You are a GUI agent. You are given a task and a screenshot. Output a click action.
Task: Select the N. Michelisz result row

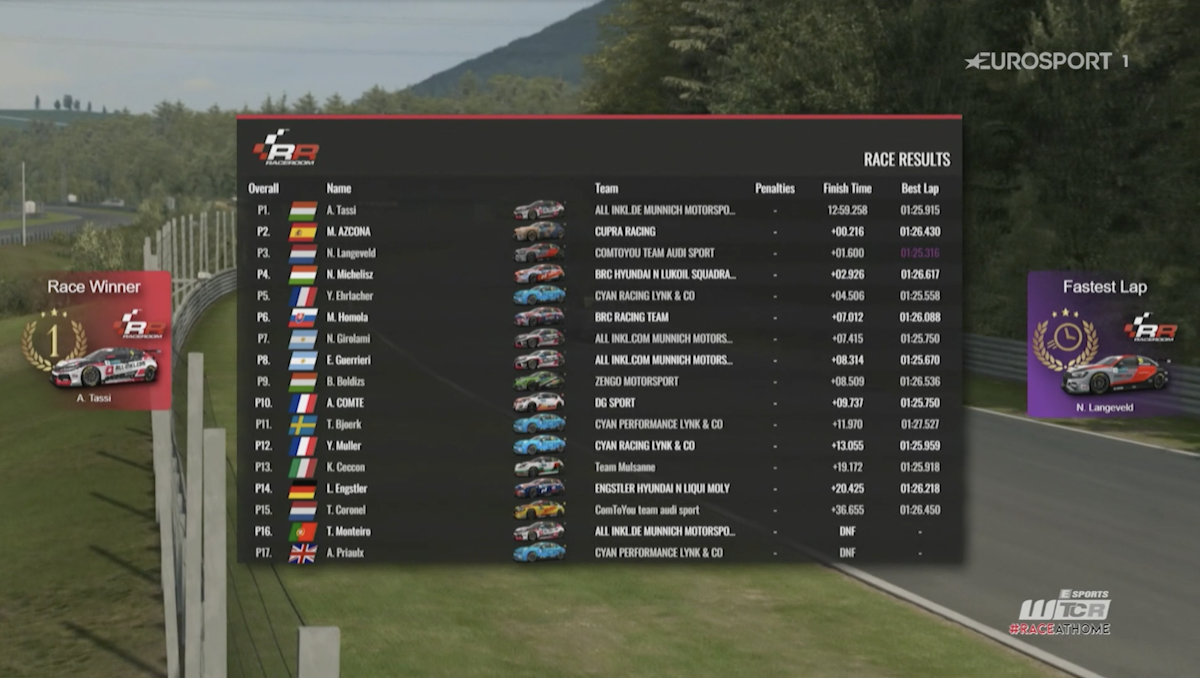pos(599,274)
